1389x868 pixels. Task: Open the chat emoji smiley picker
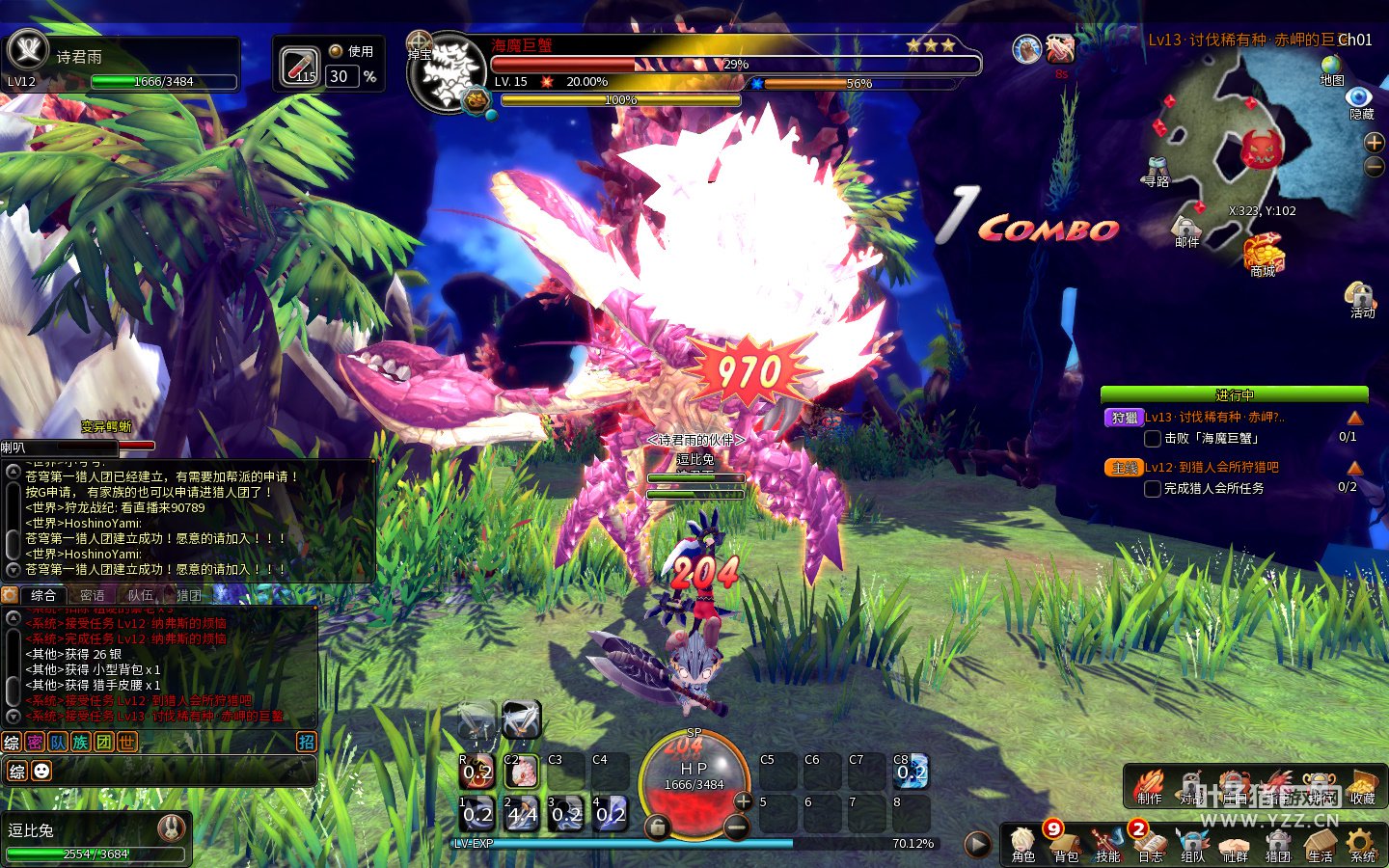pyautogui.click(x=41, y=771)
